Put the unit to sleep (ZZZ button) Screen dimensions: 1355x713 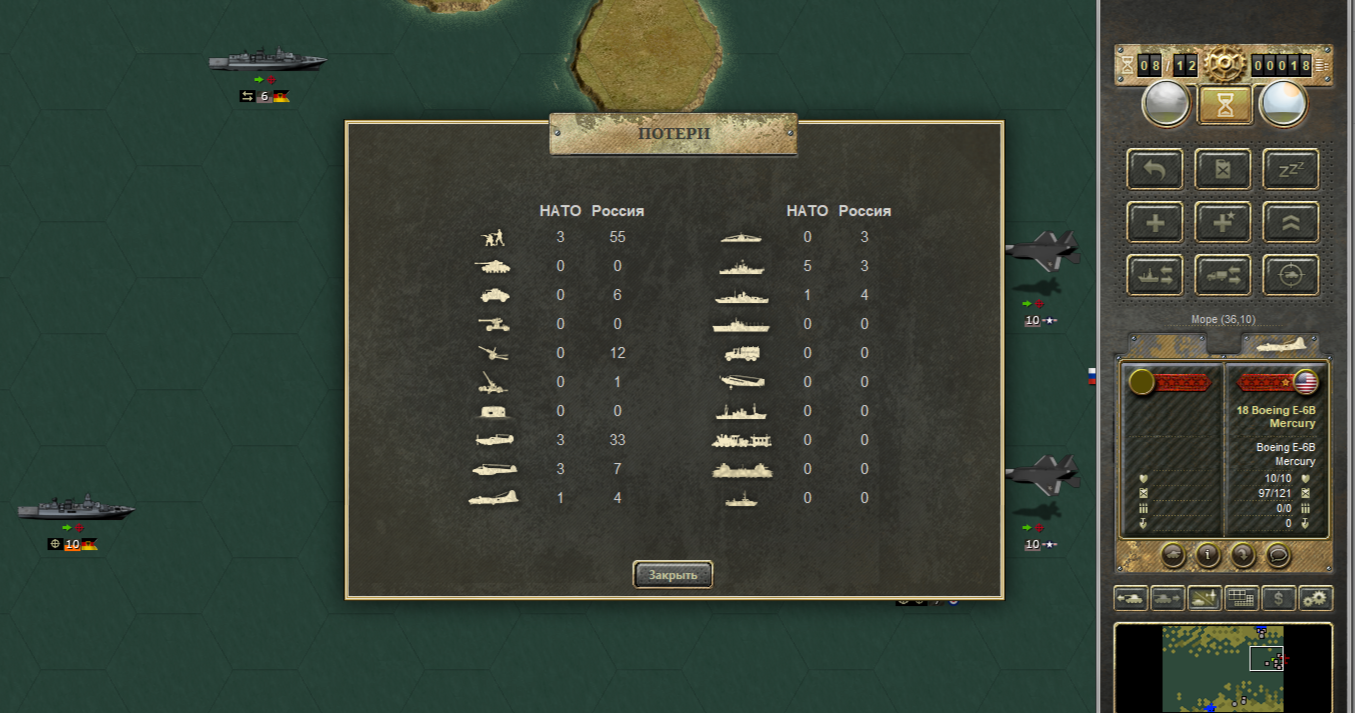click(1290, 170)
